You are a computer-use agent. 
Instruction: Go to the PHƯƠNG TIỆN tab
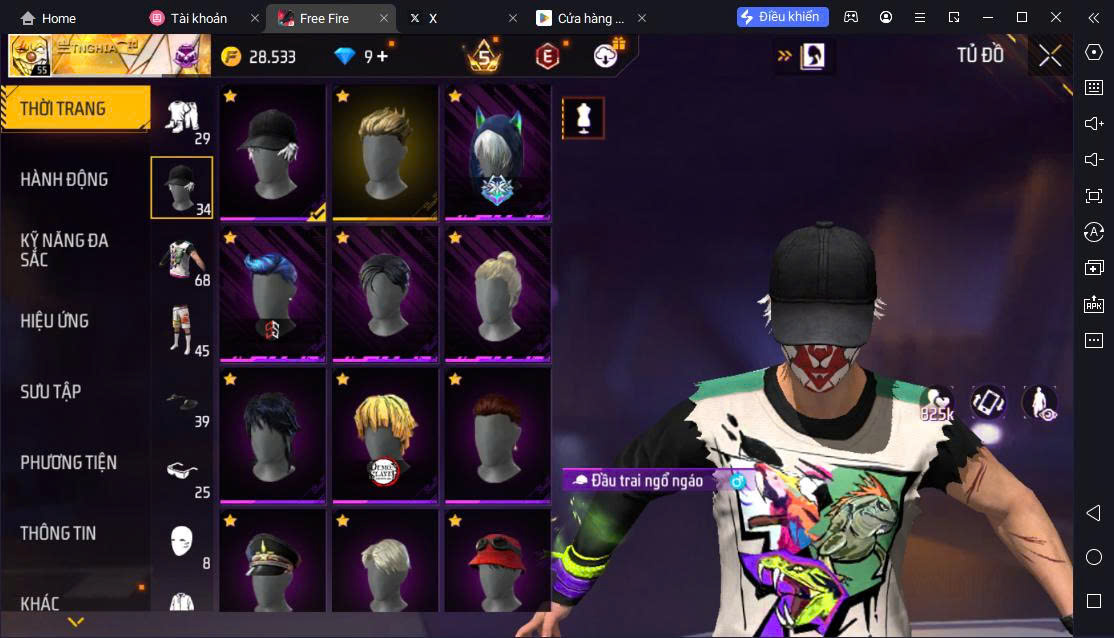[68, 463]
